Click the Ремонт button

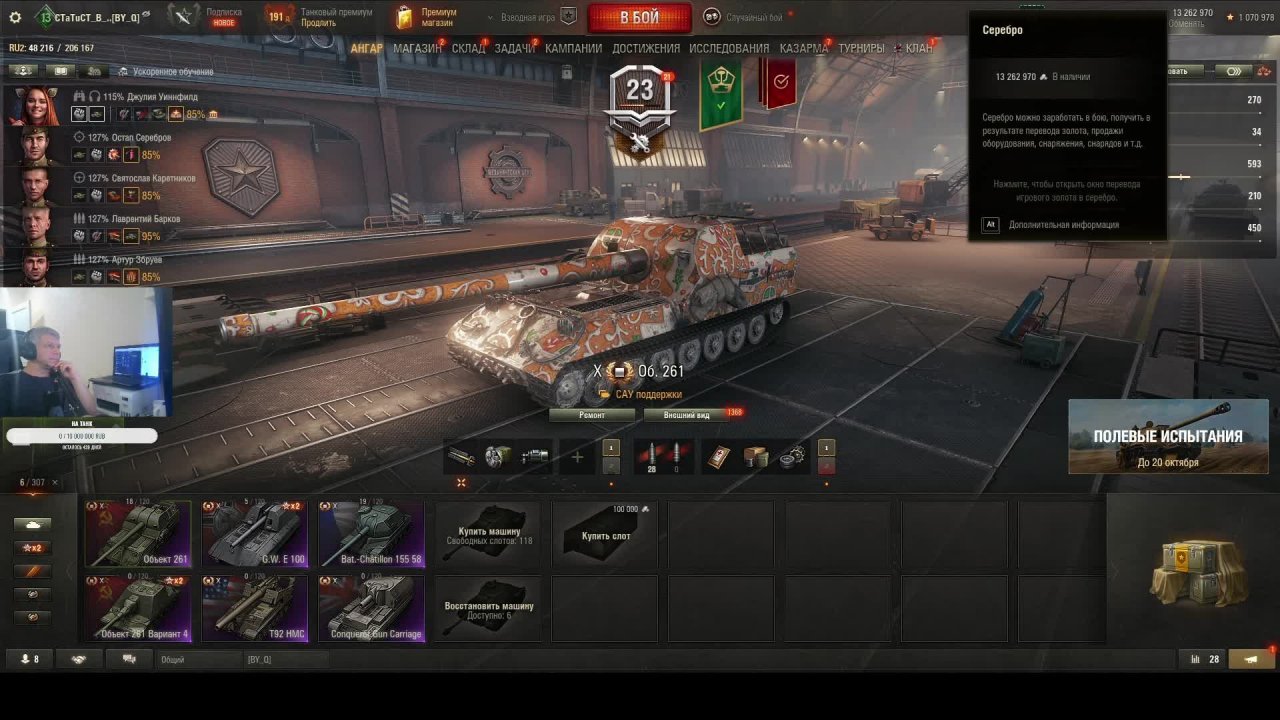592,415
